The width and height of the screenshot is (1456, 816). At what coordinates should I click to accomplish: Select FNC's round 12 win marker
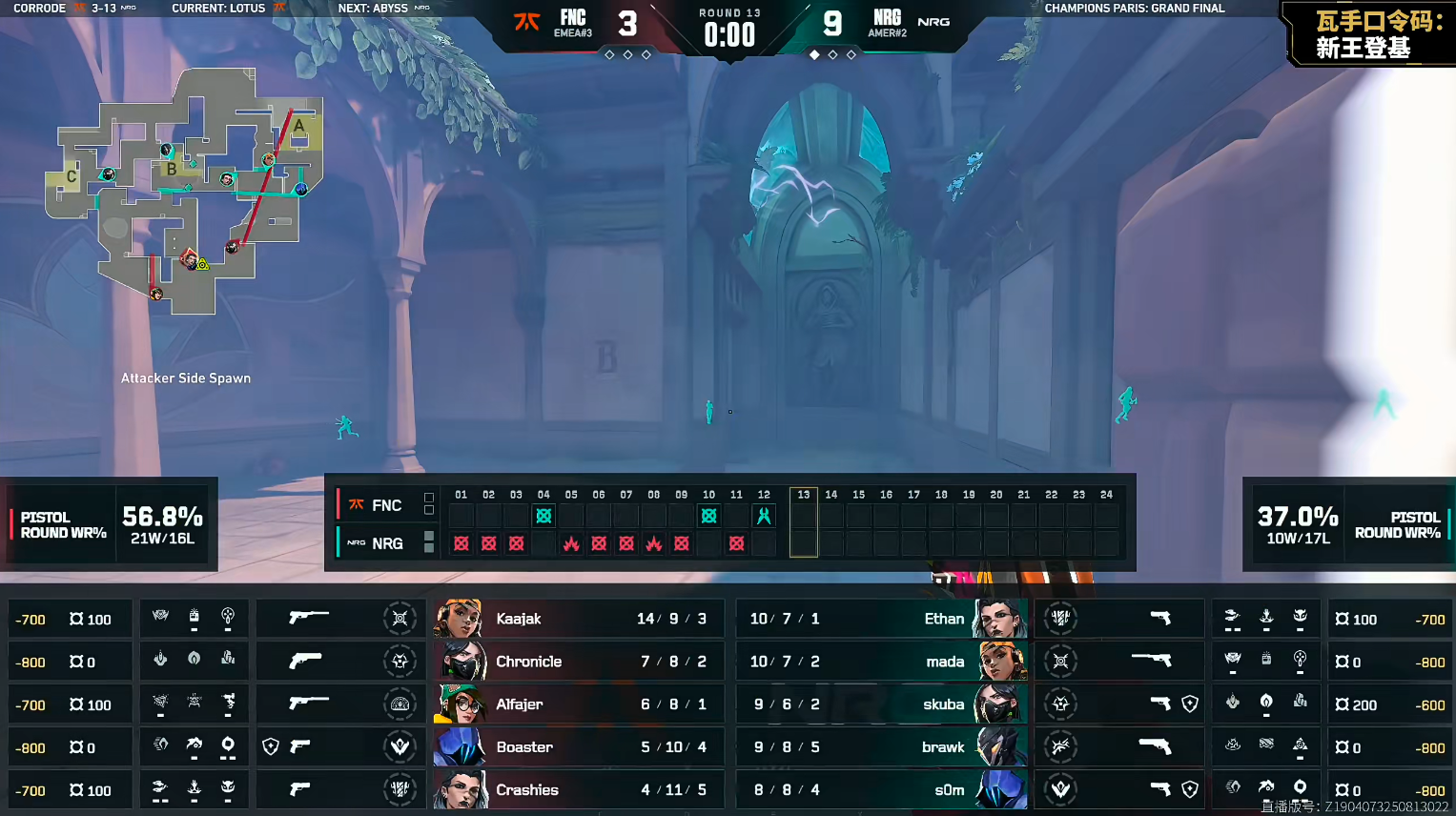pyautogui.click(x=764, y=516)
